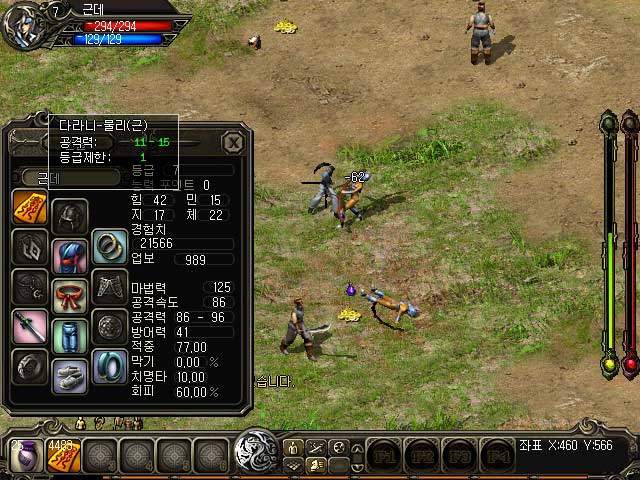
Task: Select the blue pants equipment slot
Action: click(70, 332)
